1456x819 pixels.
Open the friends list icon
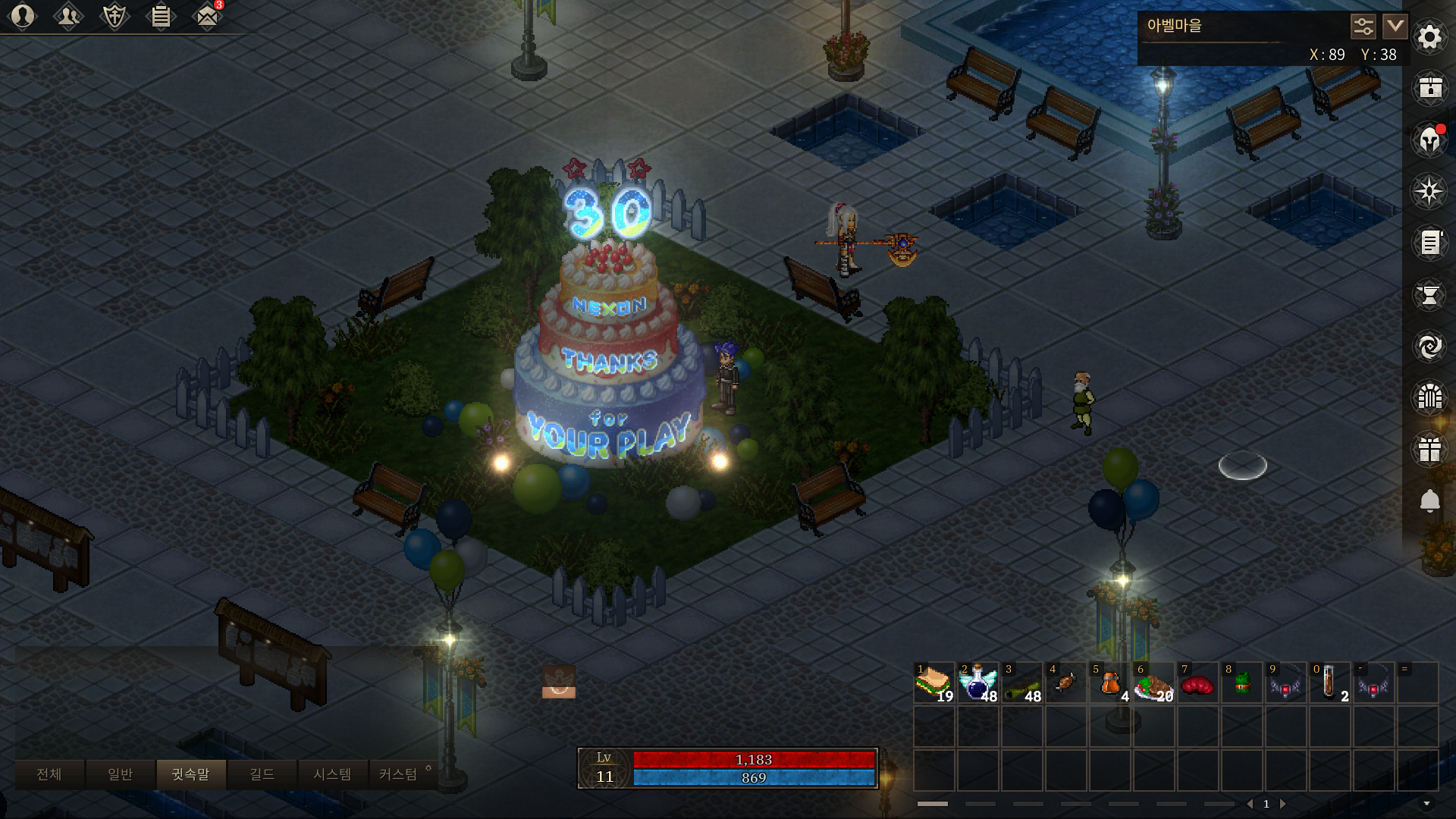click(68, 16)
